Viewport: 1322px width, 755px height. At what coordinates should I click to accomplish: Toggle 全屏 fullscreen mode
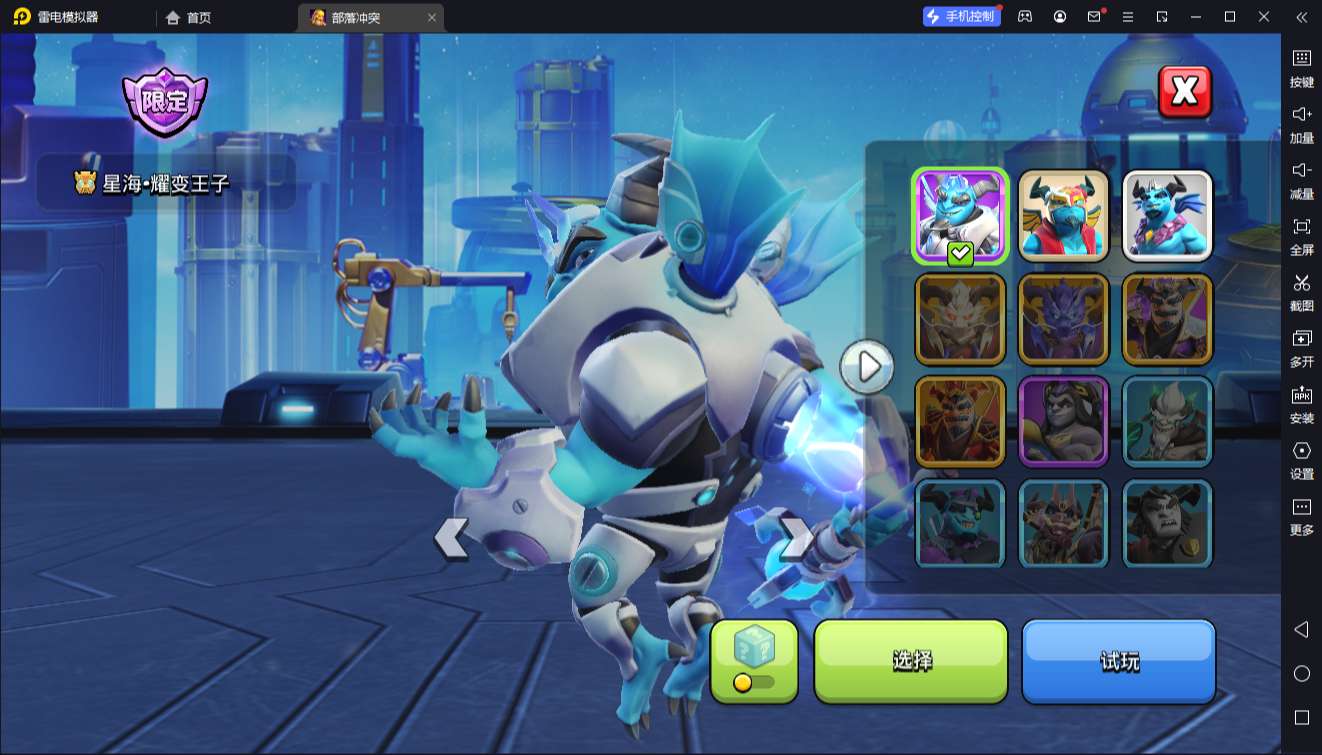click(1301, 234)
